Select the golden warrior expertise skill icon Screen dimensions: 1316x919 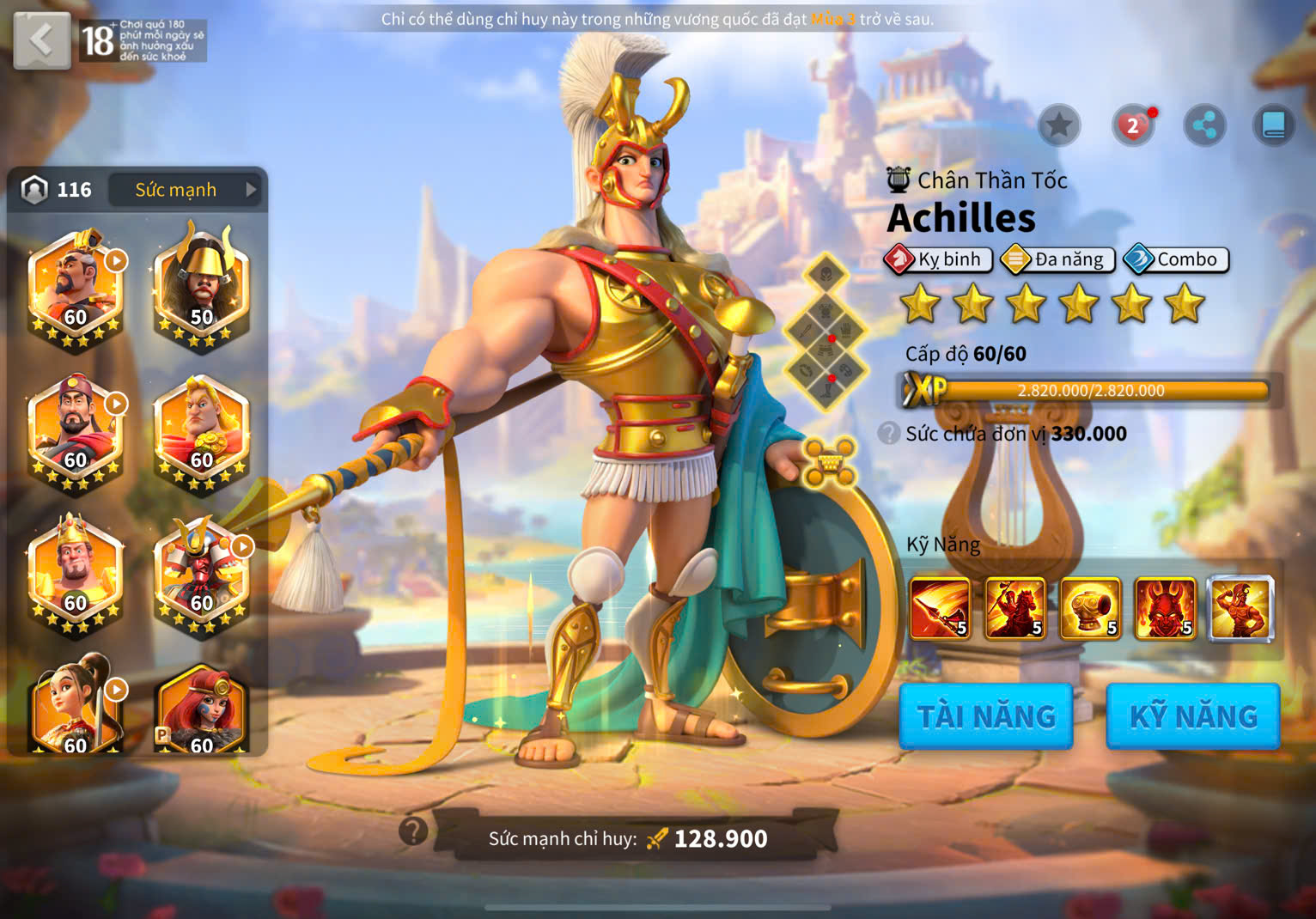[1240, 609]
